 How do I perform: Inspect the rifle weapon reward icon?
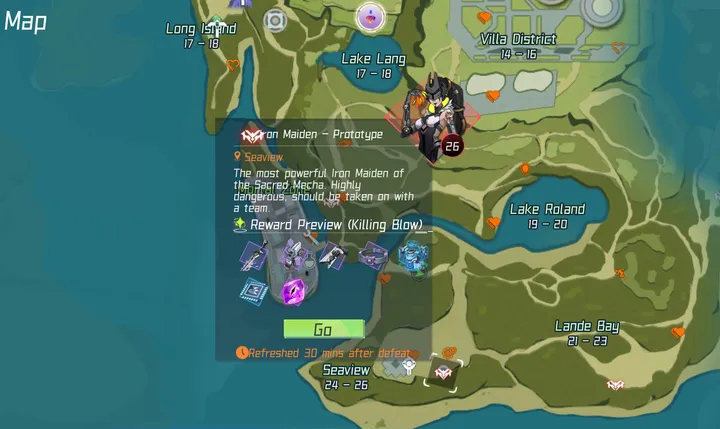[252, 255]
